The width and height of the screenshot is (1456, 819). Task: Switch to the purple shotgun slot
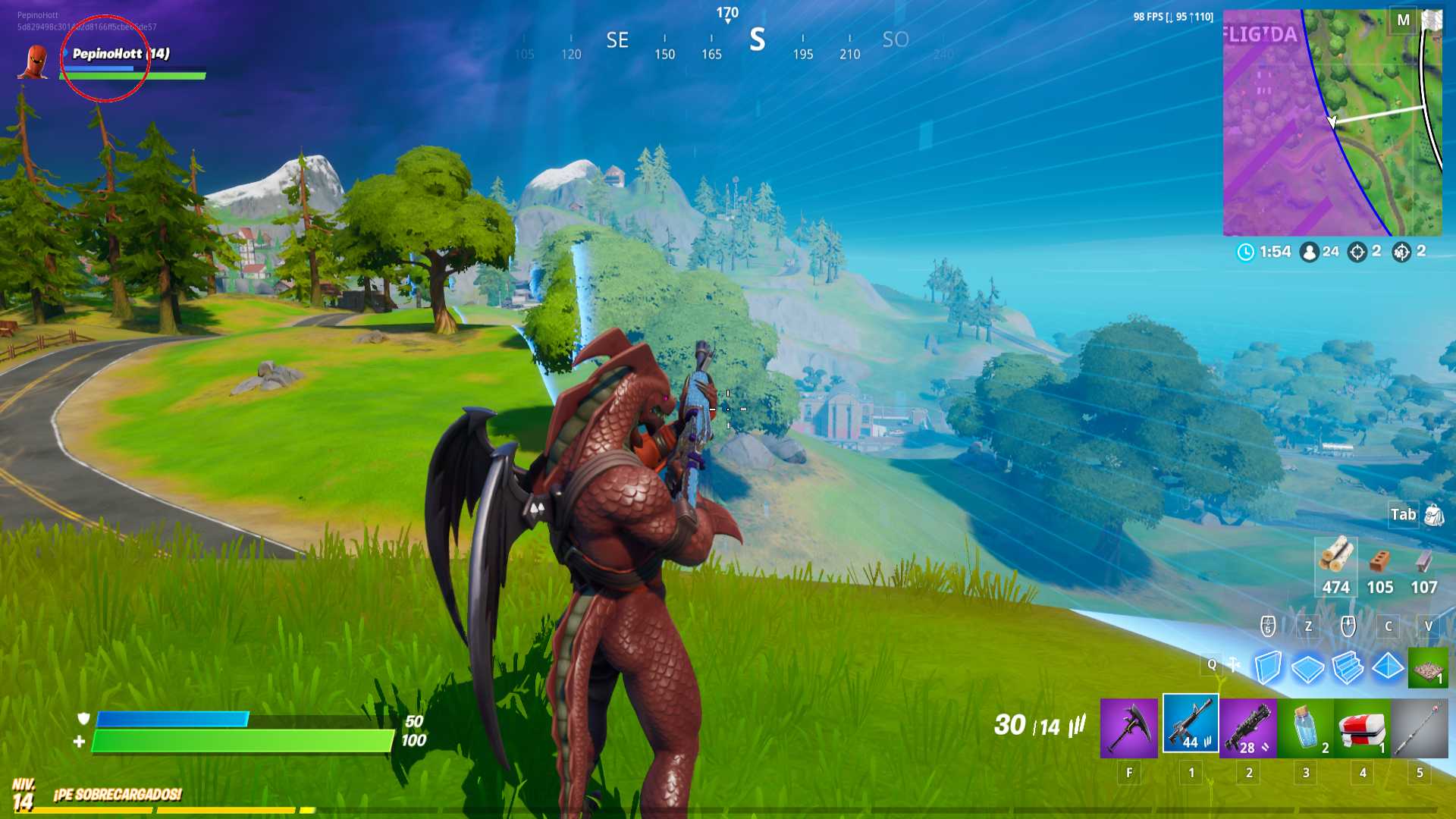pyautogui.click(x=1248, y=728)
